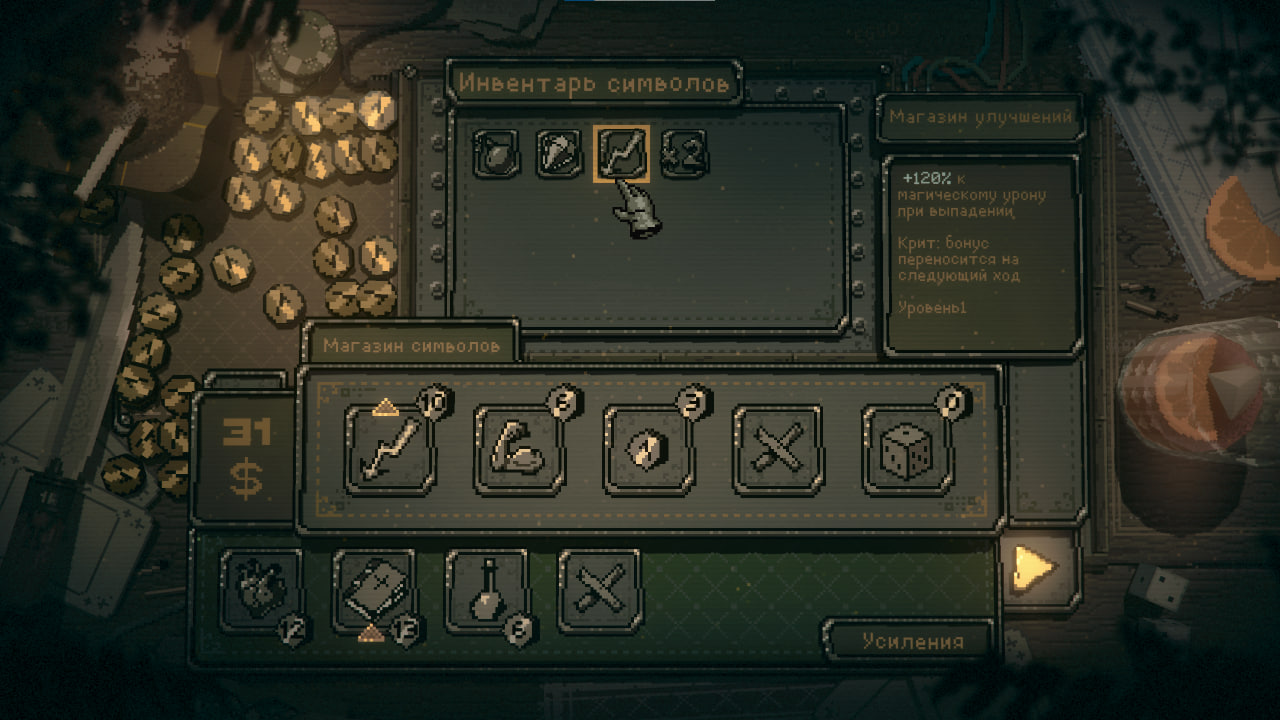
Task: Continue with the yellow arrow button
Action: pos(1034,569)
